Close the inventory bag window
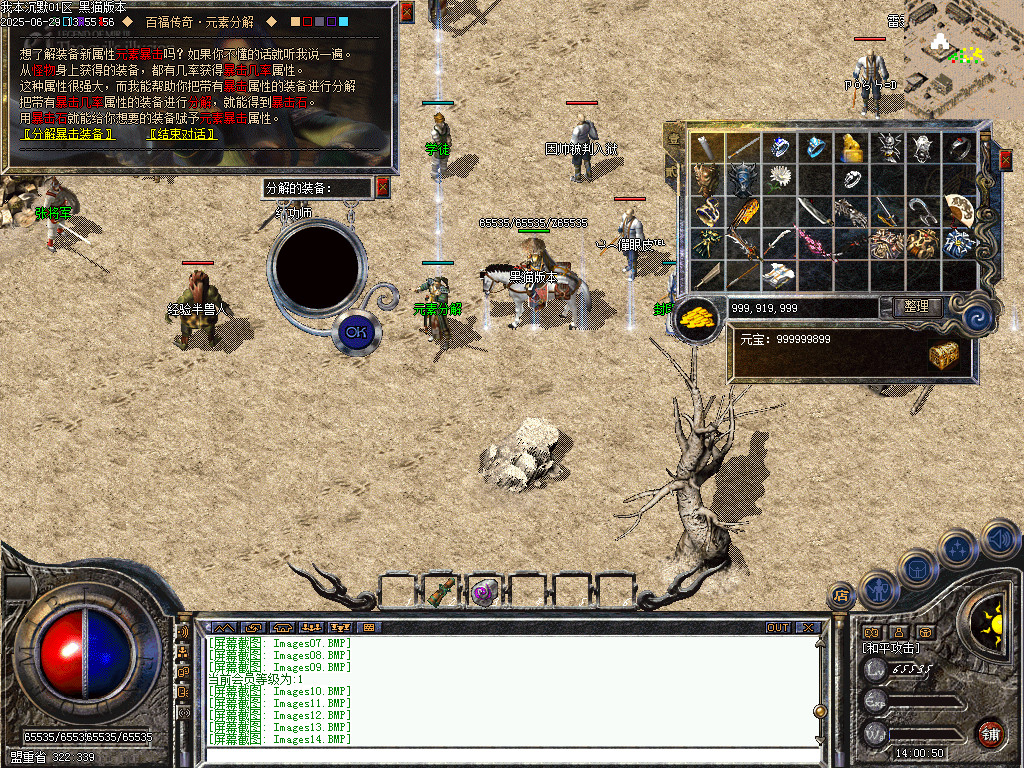The height and width of the screenshot is (768, 1024). (1005, 159)
